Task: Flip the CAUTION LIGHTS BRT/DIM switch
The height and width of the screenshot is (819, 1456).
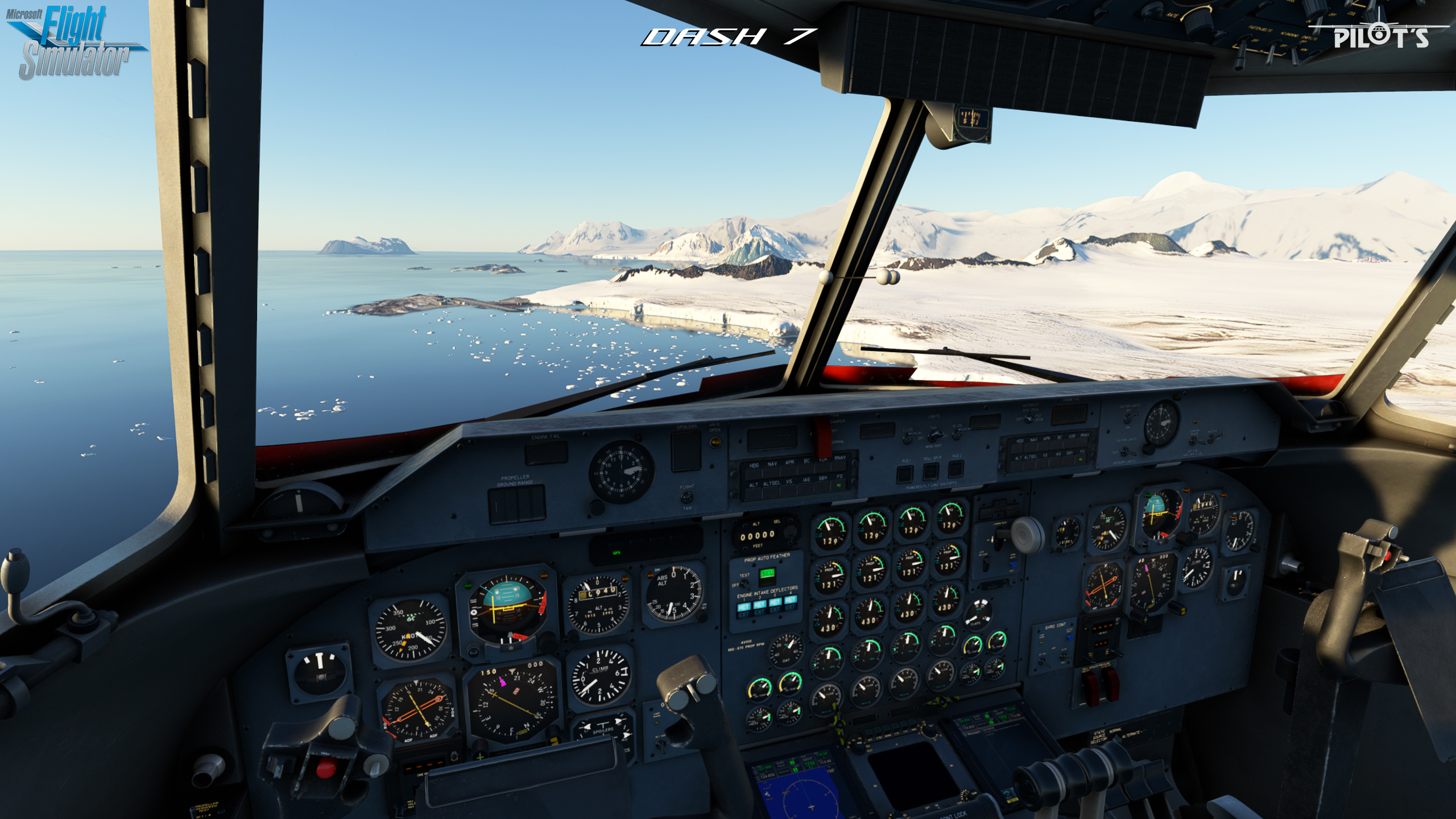Action: [x=1128, y=419]
